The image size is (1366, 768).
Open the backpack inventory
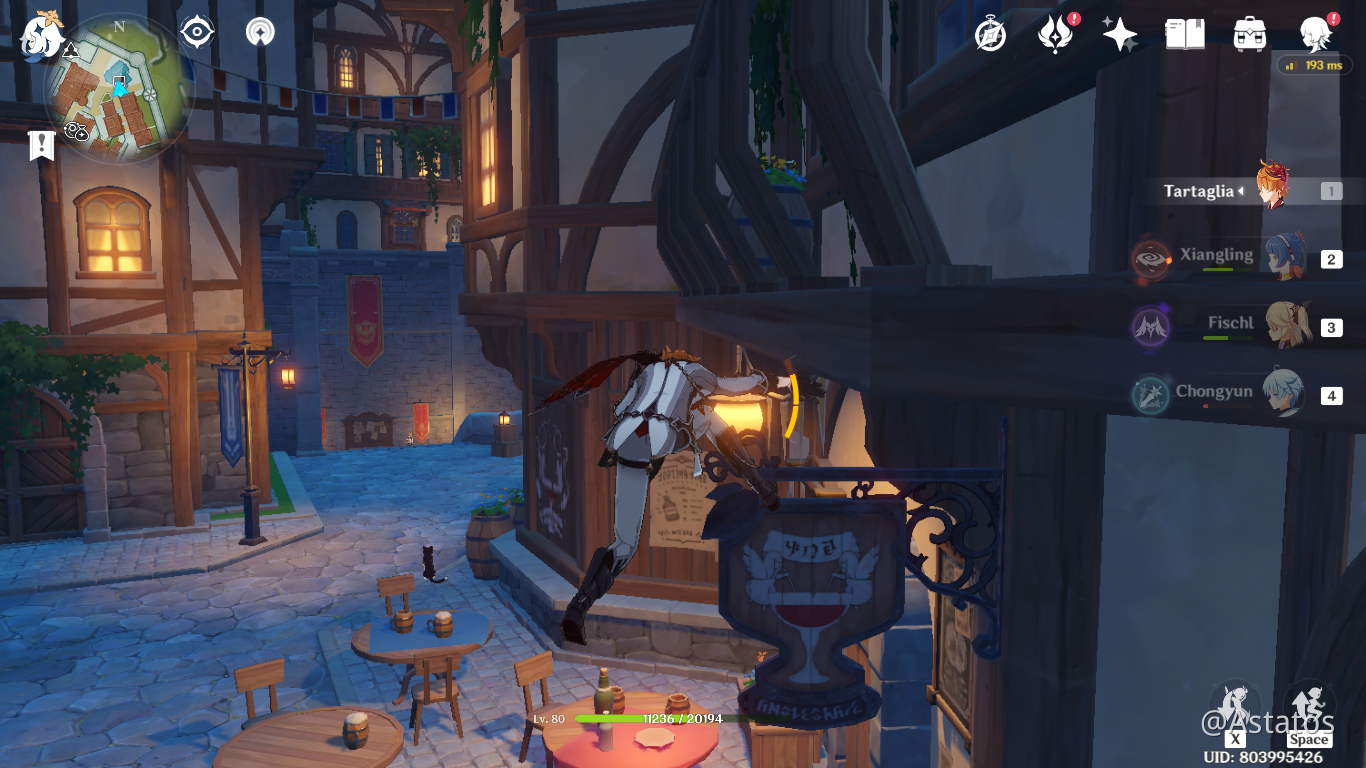click(x=1250, y=34)
